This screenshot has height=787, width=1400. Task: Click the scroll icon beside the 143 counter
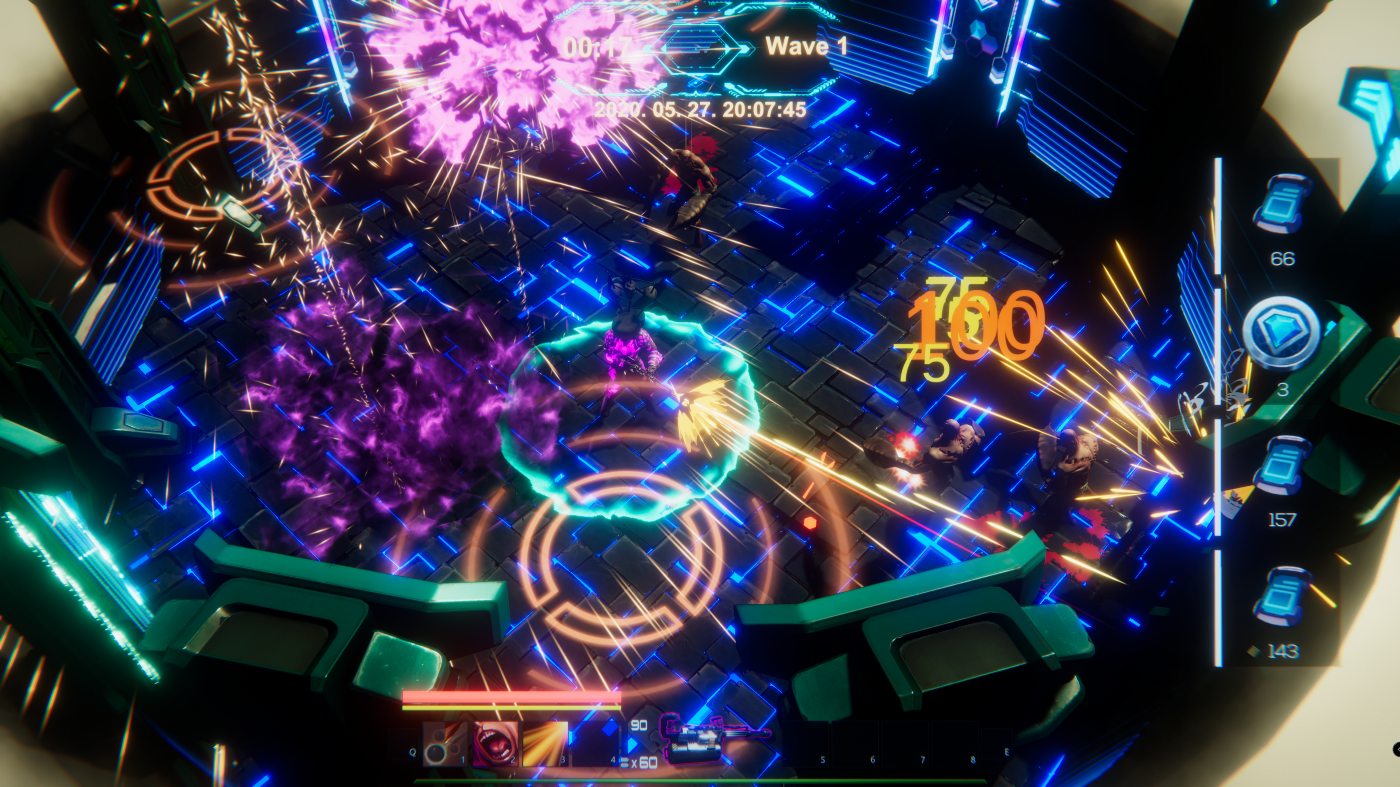(x=1281, y=597)
